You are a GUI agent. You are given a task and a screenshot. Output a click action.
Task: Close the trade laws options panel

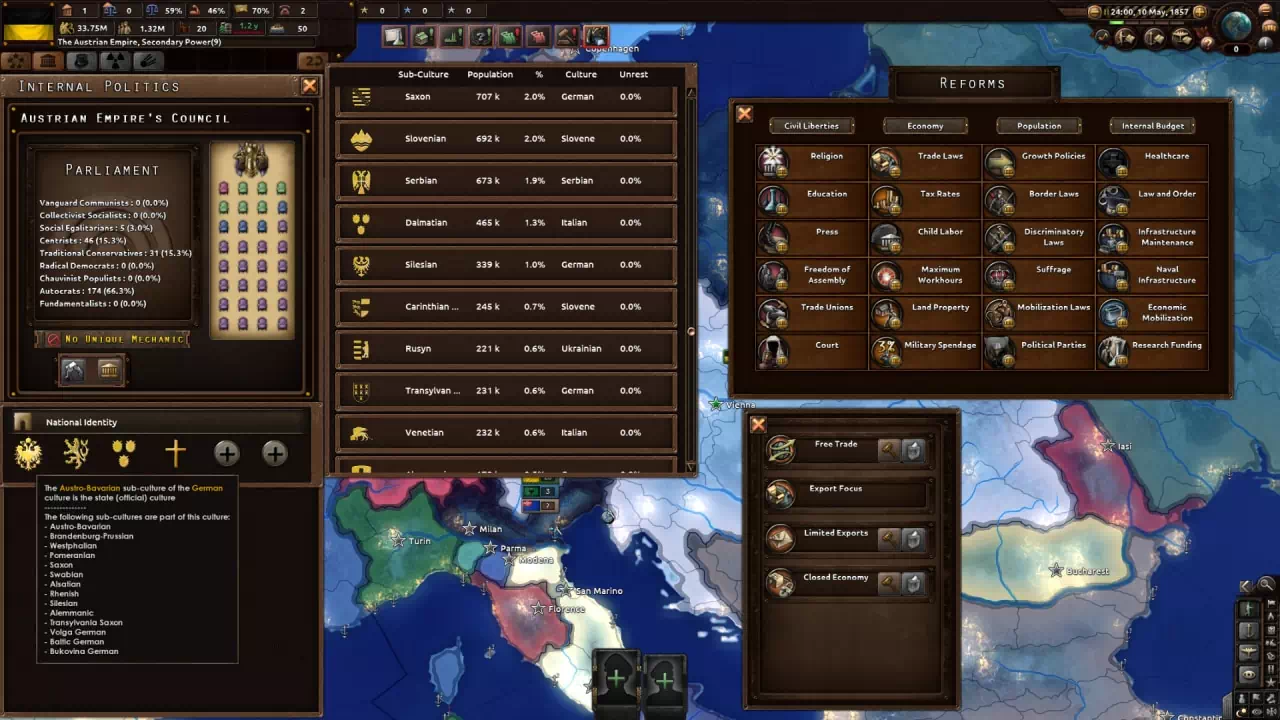[758, 425]
